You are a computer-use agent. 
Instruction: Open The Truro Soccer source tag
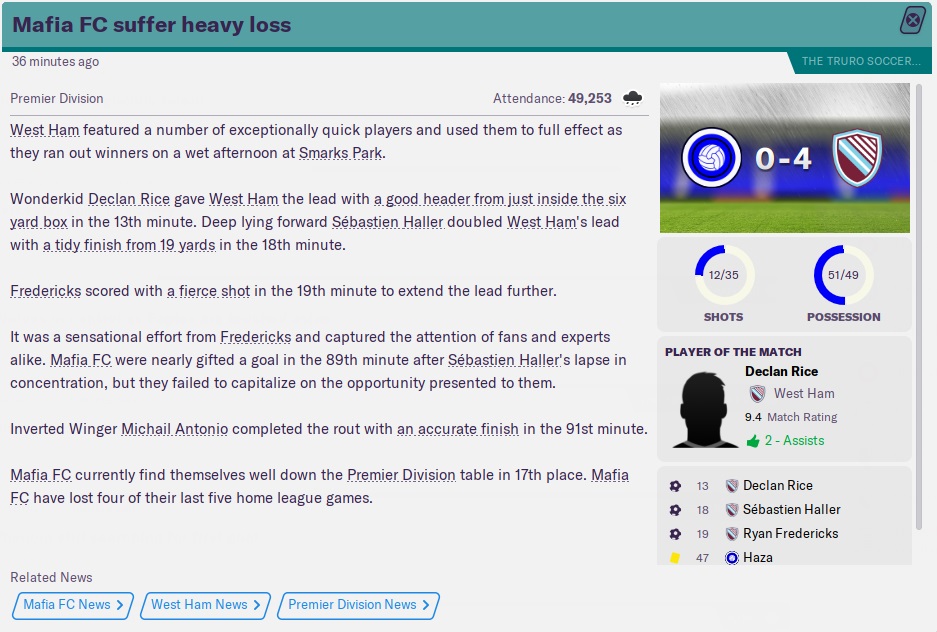click(x=861, y=62)
